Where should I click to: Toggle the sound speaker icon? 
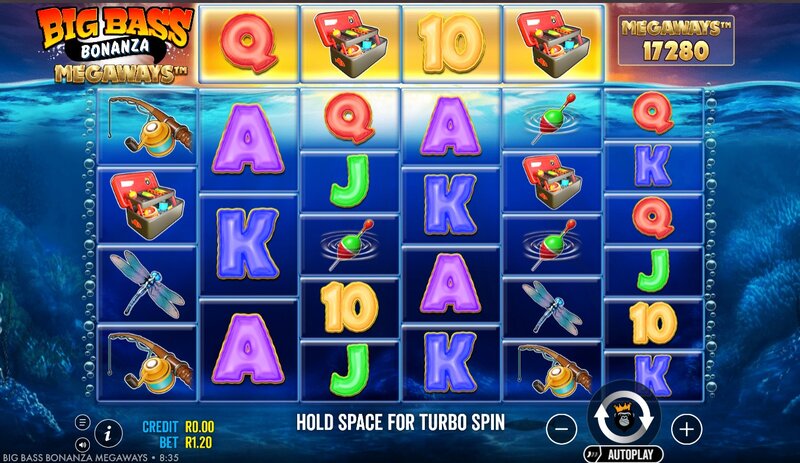point(82,442)
